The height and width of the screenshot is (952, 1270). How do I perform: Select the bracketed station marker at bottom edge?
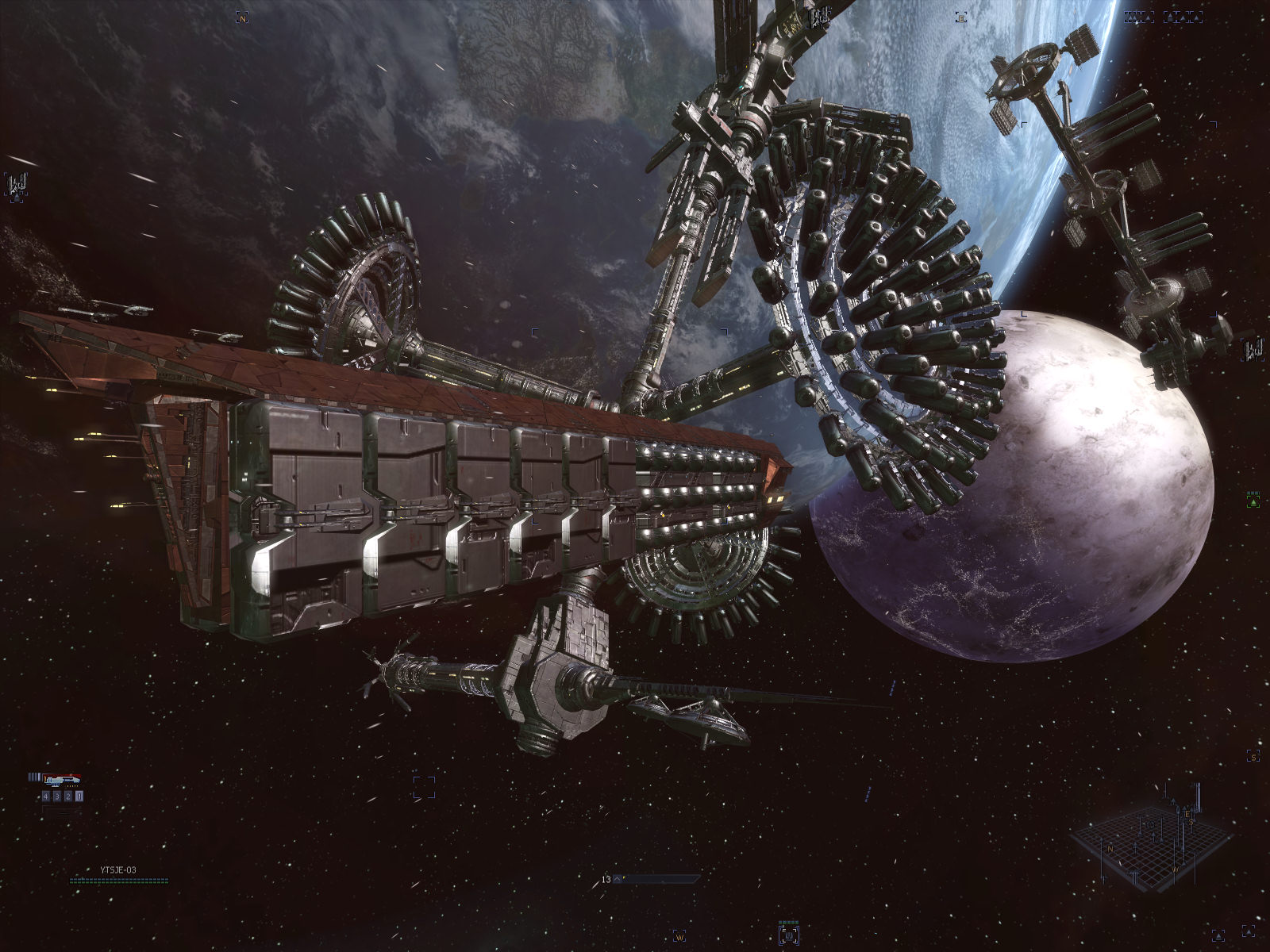coord(789,935)
